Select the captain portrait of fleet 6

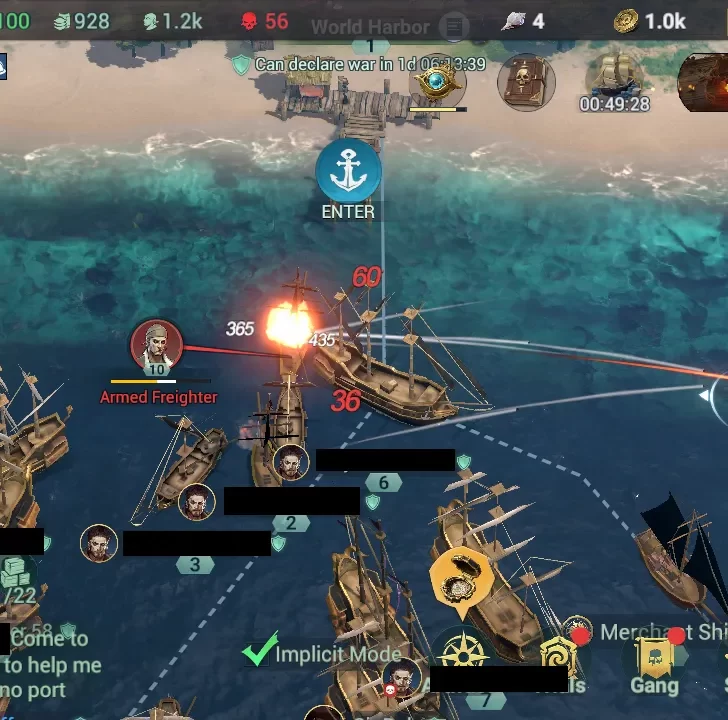291,462
